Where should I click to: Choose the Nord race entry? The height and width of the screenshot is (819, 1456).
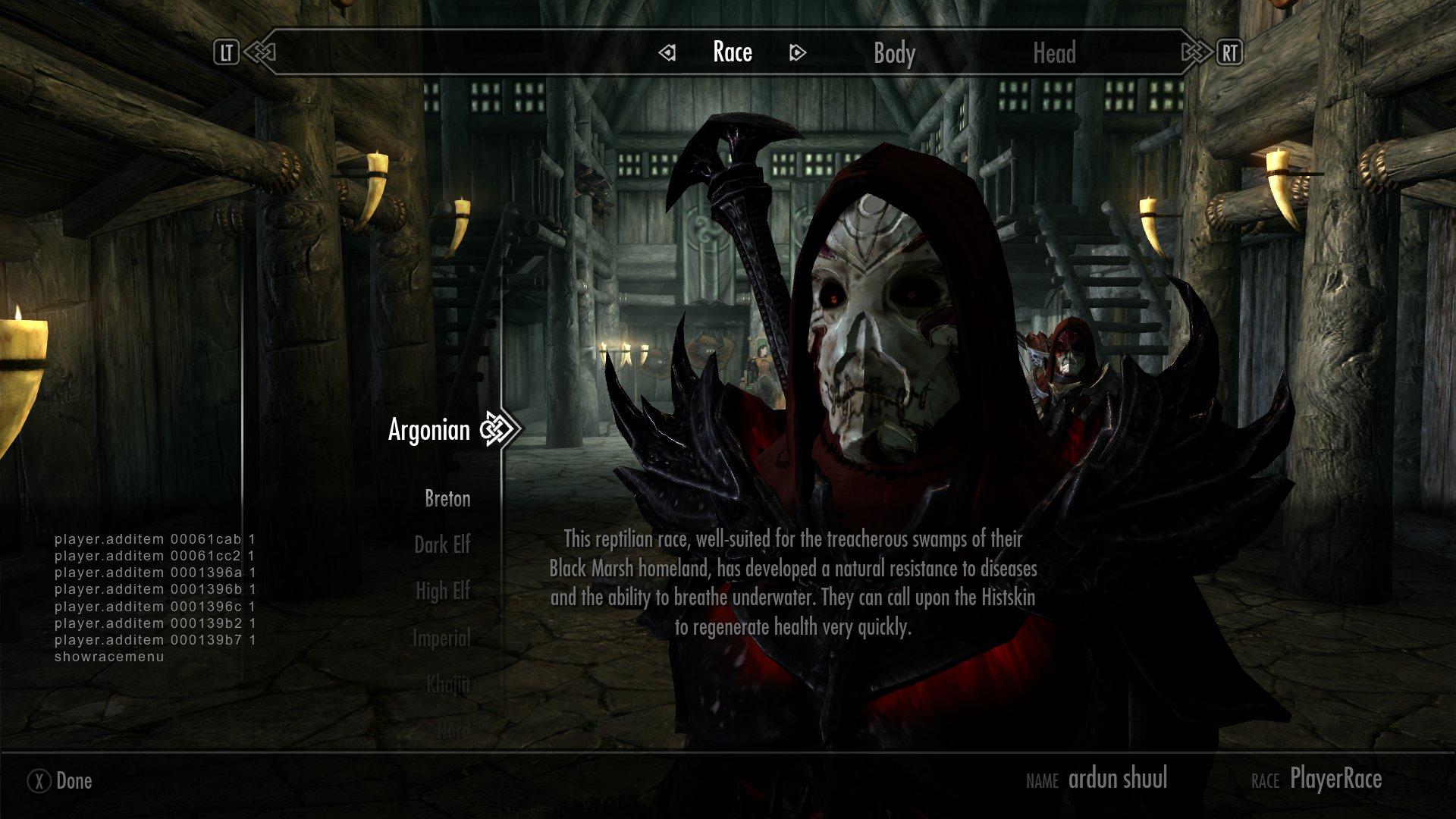pos(453,730)
